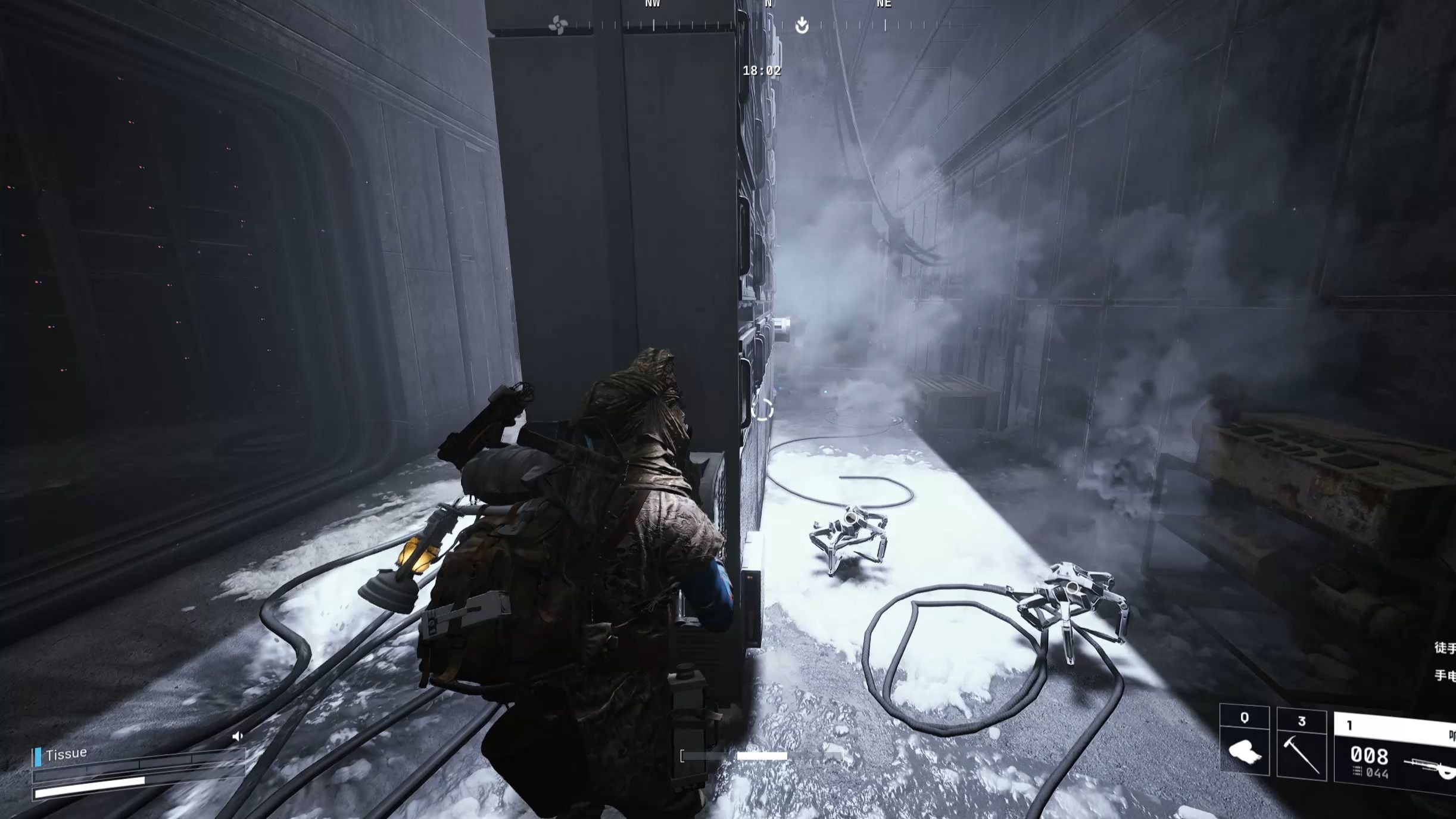The height and width of the screenshot is (819, 1456).
Task: Select the Tissue player name label
Action: (x=66, y=754)
